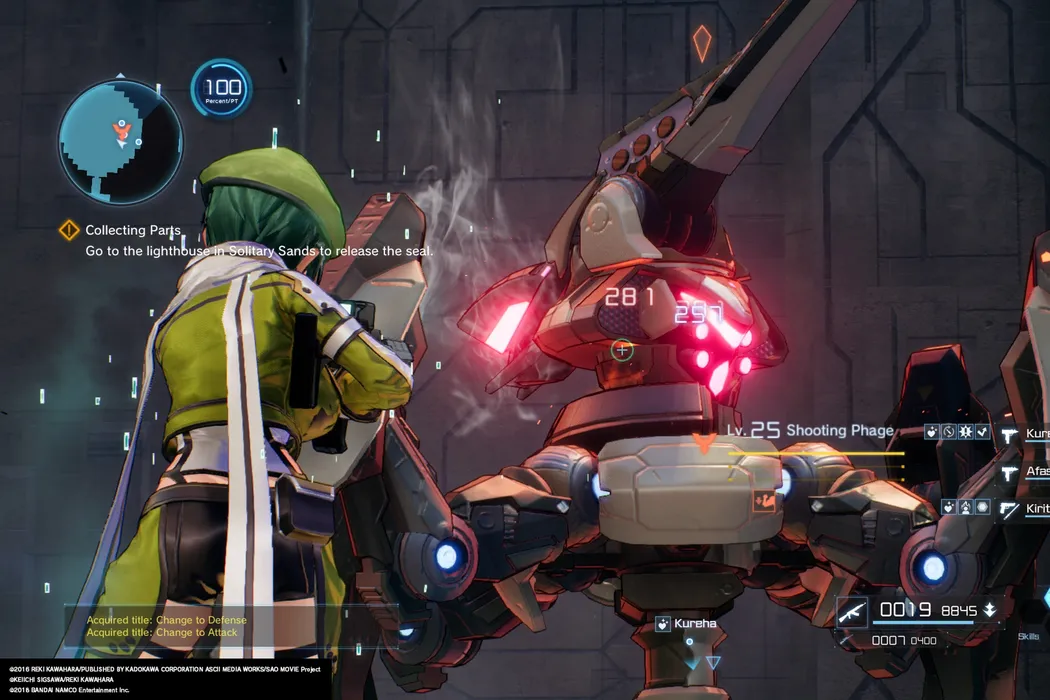Image resolution: width=1050 pixels, height=700 pixels.
Task: Click the orange enemy marker on the minimap
Action: tap(122, 127)
